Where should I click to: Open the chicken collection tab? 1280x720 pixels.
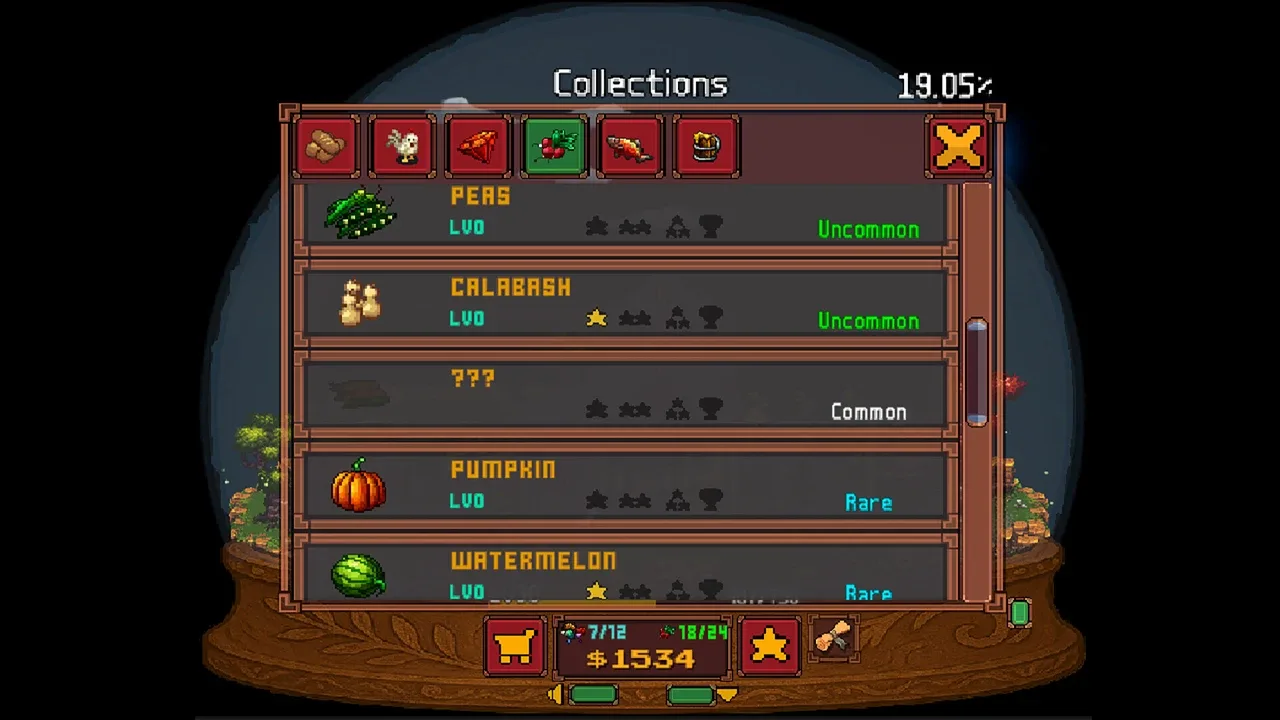(402, 147)
